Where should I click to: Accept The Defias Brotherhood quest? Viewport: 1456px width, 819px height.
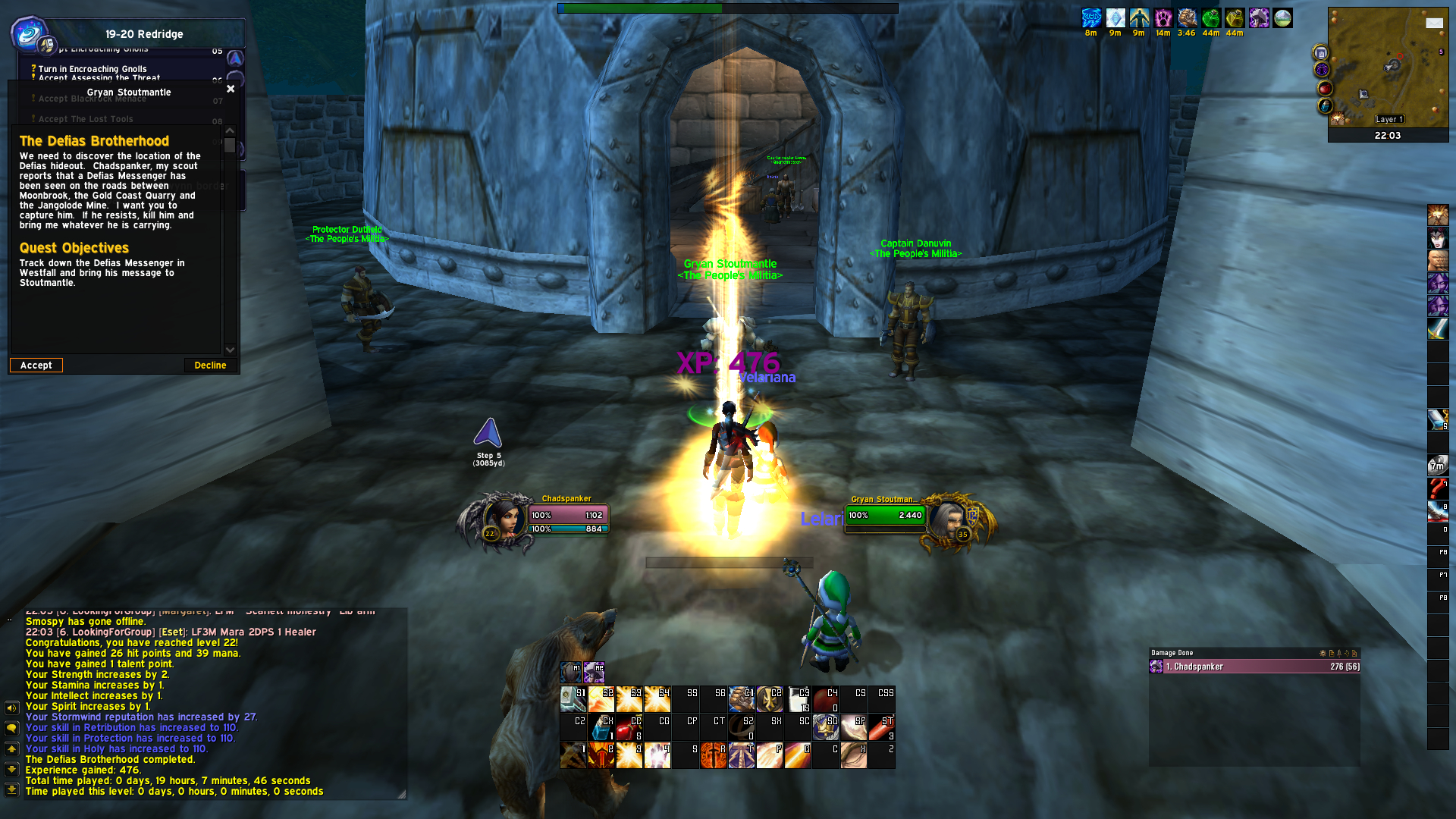point(36,366)
